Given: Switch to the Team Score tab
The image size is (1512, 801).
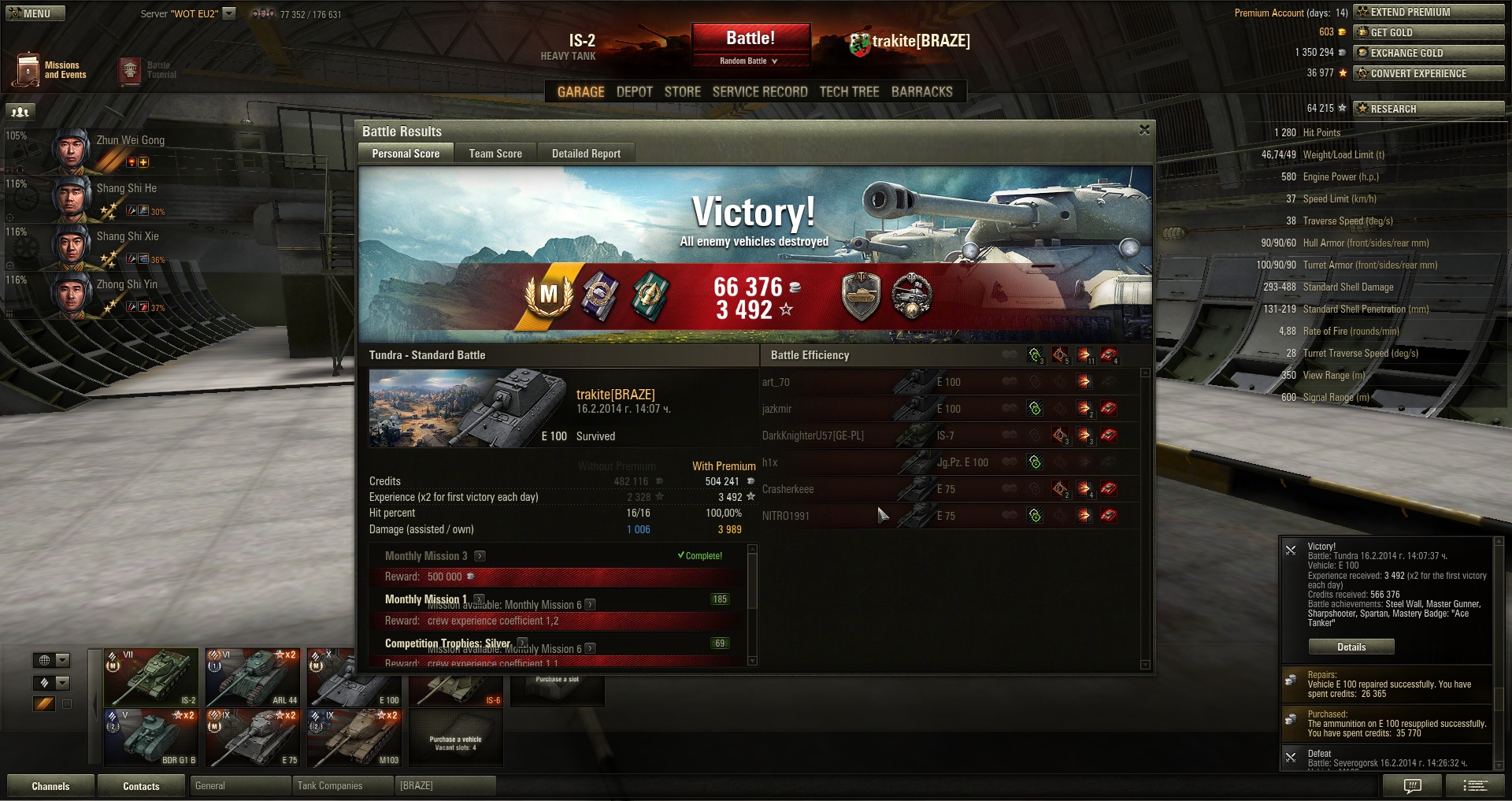Looking at the screenshot, I should 495,154.
